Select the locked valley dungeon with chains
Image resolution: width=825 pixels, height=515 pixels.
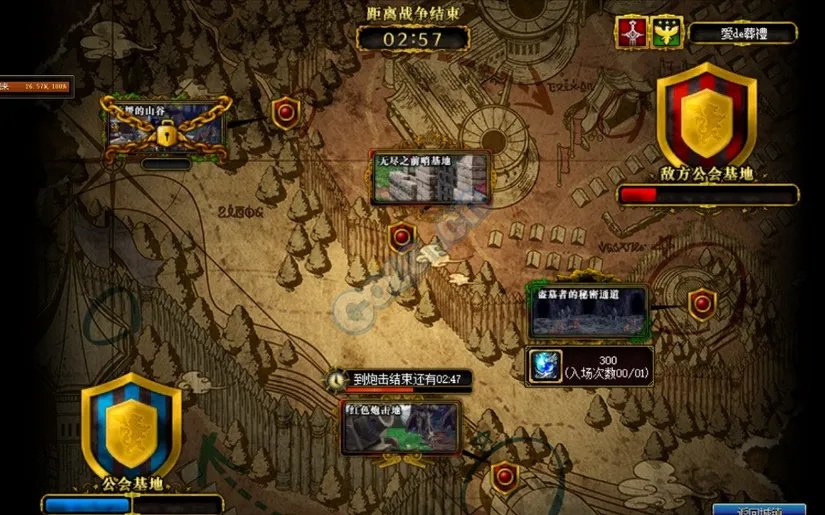166,127
